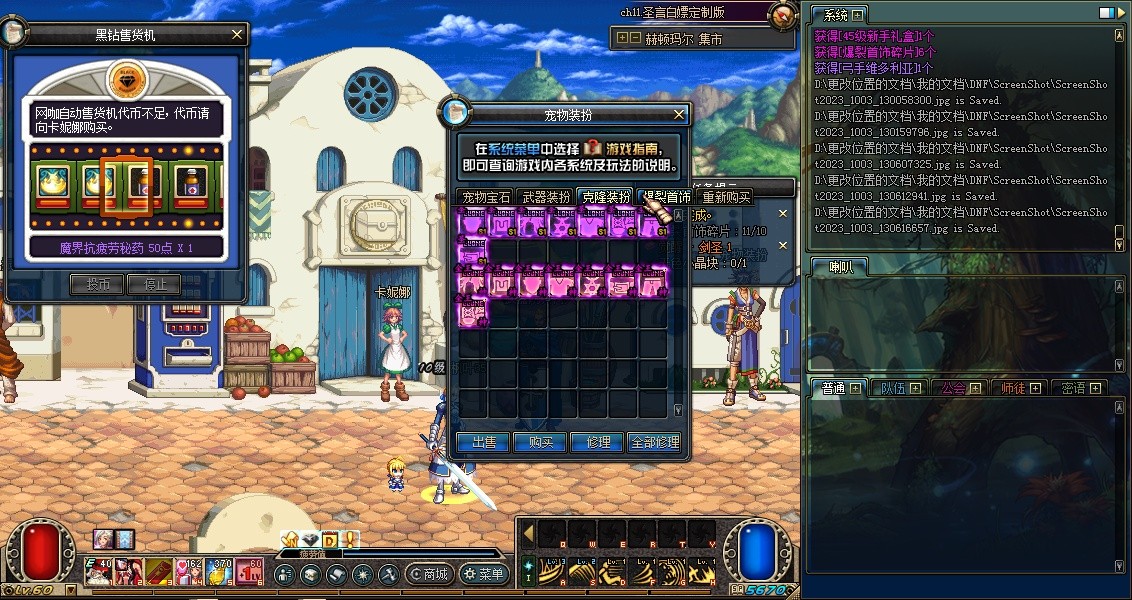Screen dimensions: 1132x600
Task: Click the 购买 buy button
Action: pos(541,442)
